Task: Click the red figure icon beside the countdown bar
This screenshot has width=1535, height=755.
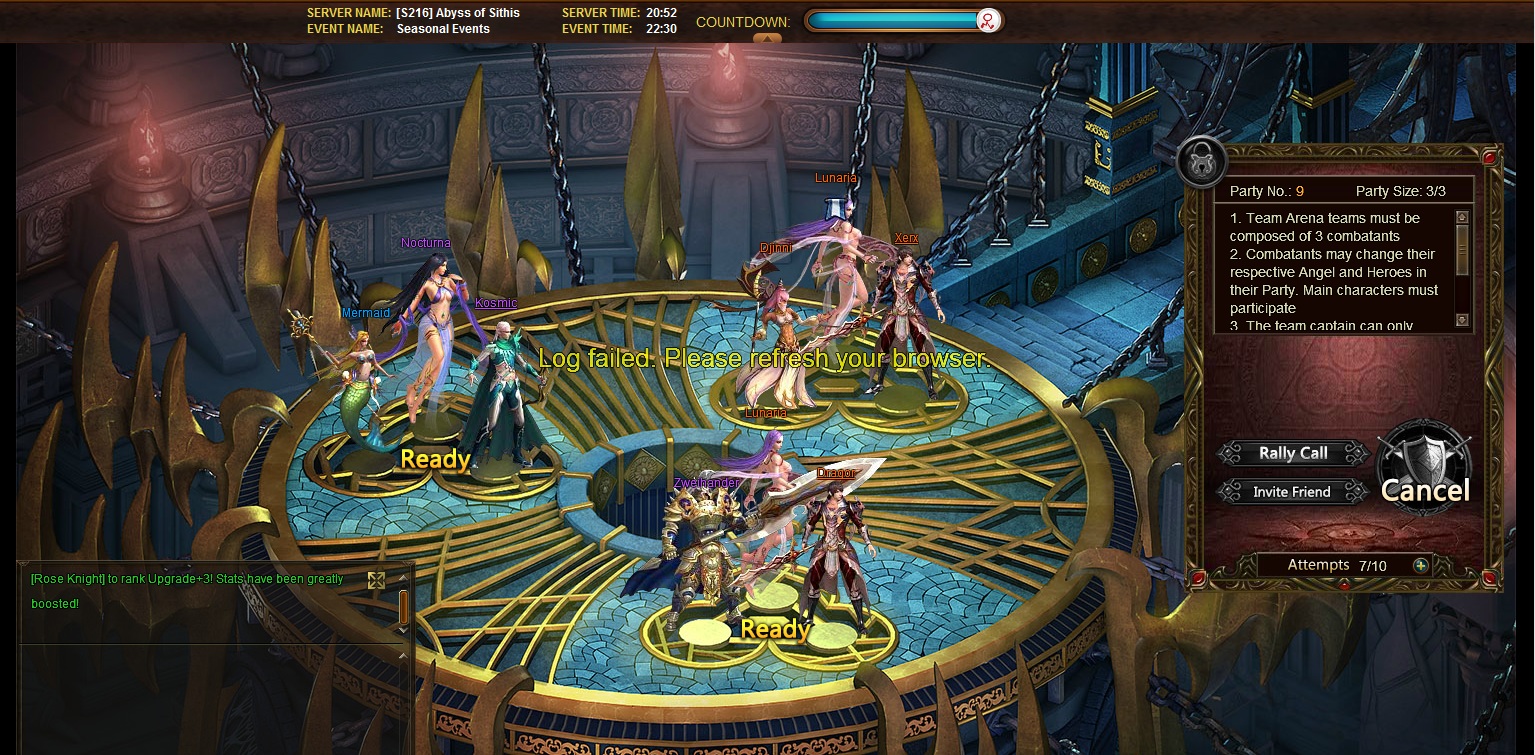Action: click(988, 21)
